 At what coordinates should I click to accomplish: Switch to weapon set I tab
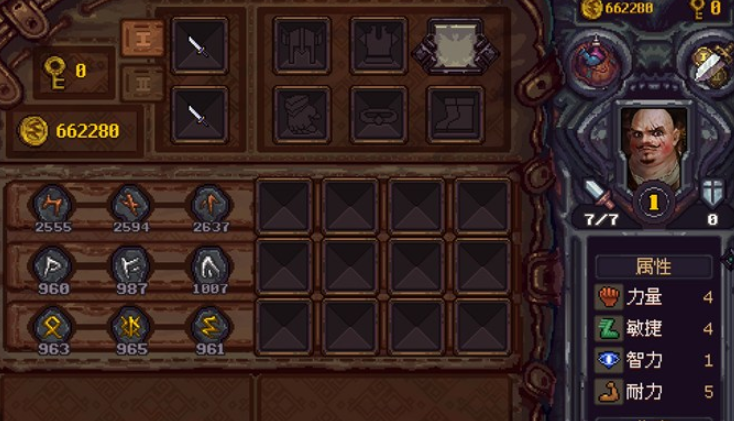(141, 37)
